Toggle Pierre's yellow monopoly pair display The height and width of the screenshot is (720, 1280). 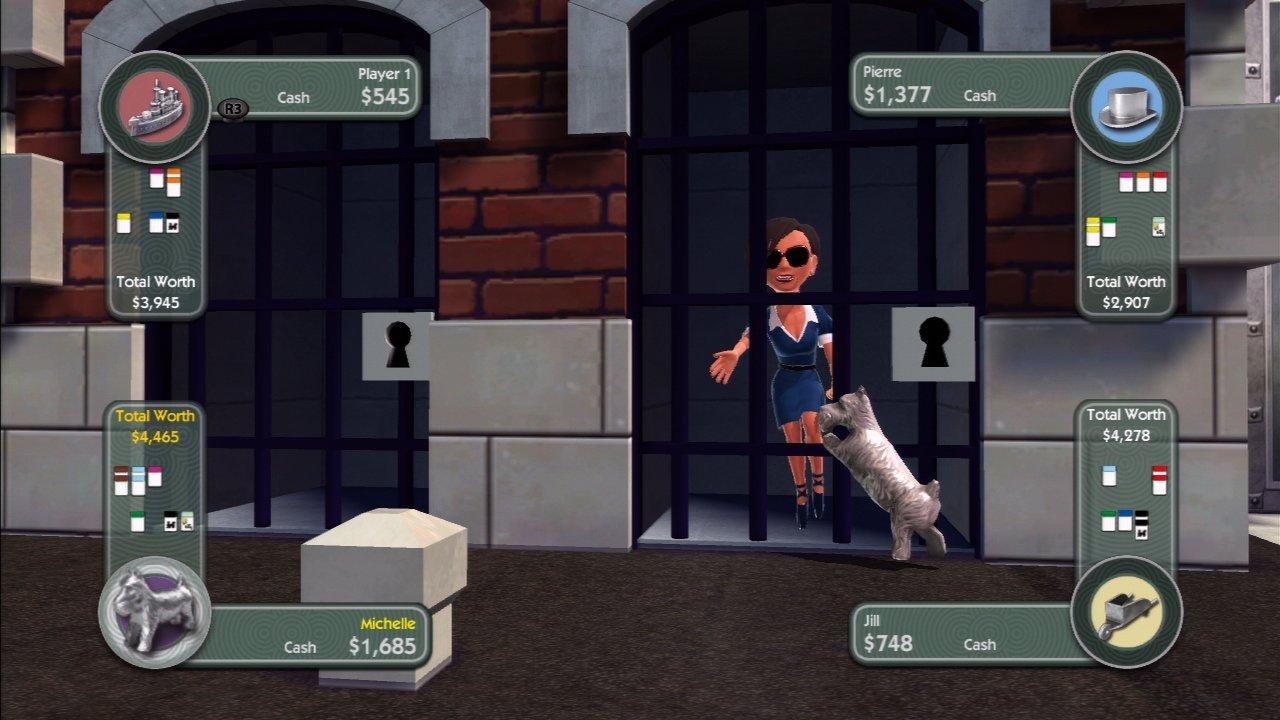[1093, 230]
